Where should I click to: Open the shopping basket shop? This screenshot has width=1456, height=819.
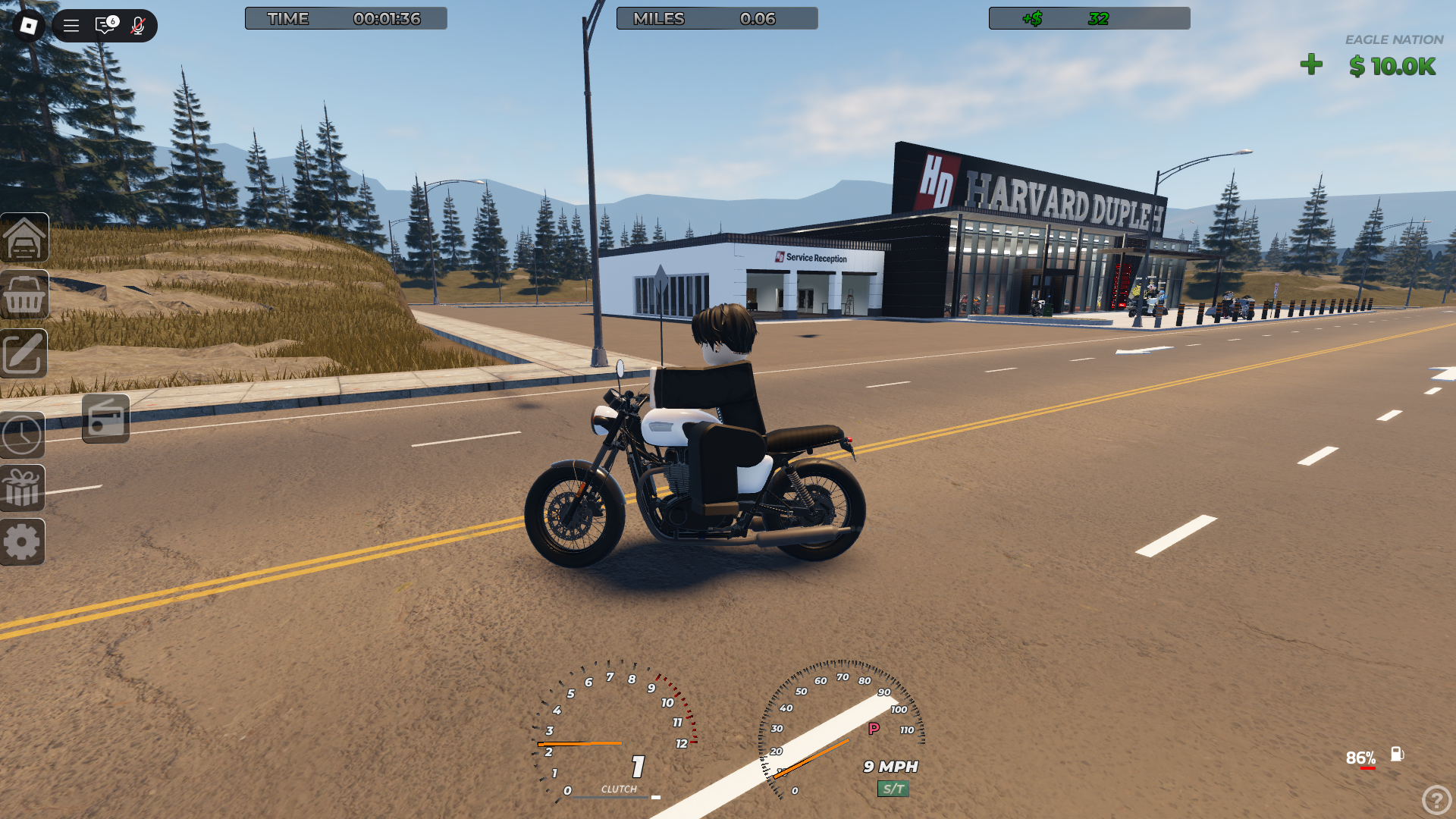[x=24, y=296]
